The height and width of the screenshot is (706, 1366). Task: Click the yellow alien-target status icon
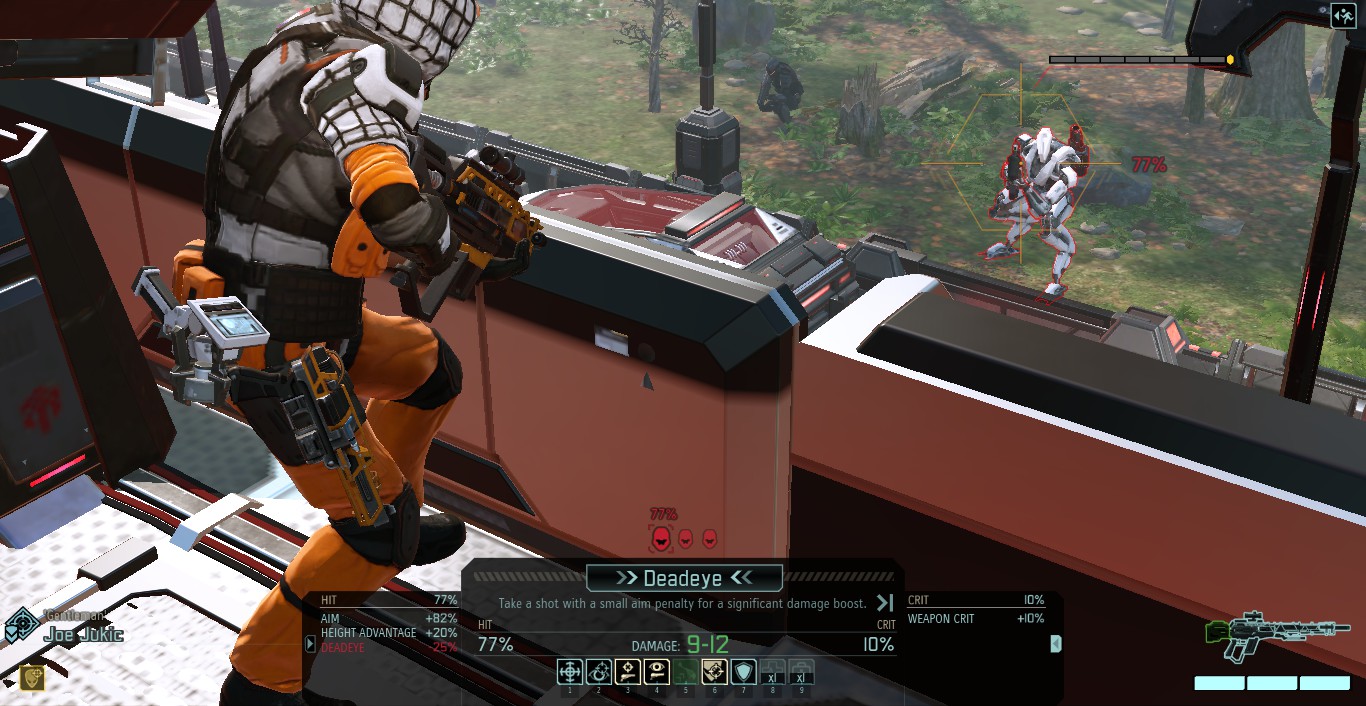(32, 678)
